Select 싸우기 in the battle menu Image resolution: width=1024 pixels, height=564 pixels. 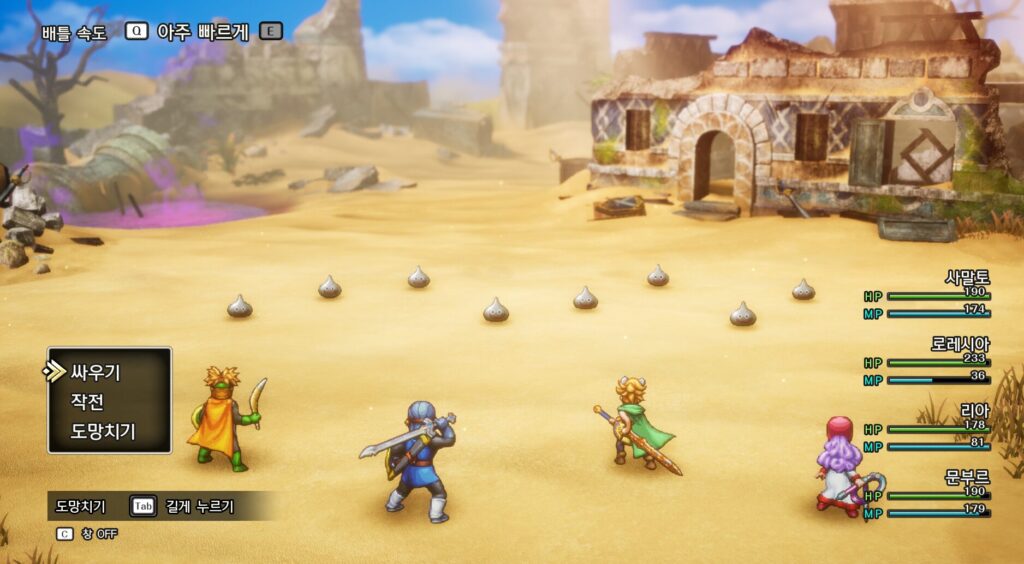click(95, 372)
